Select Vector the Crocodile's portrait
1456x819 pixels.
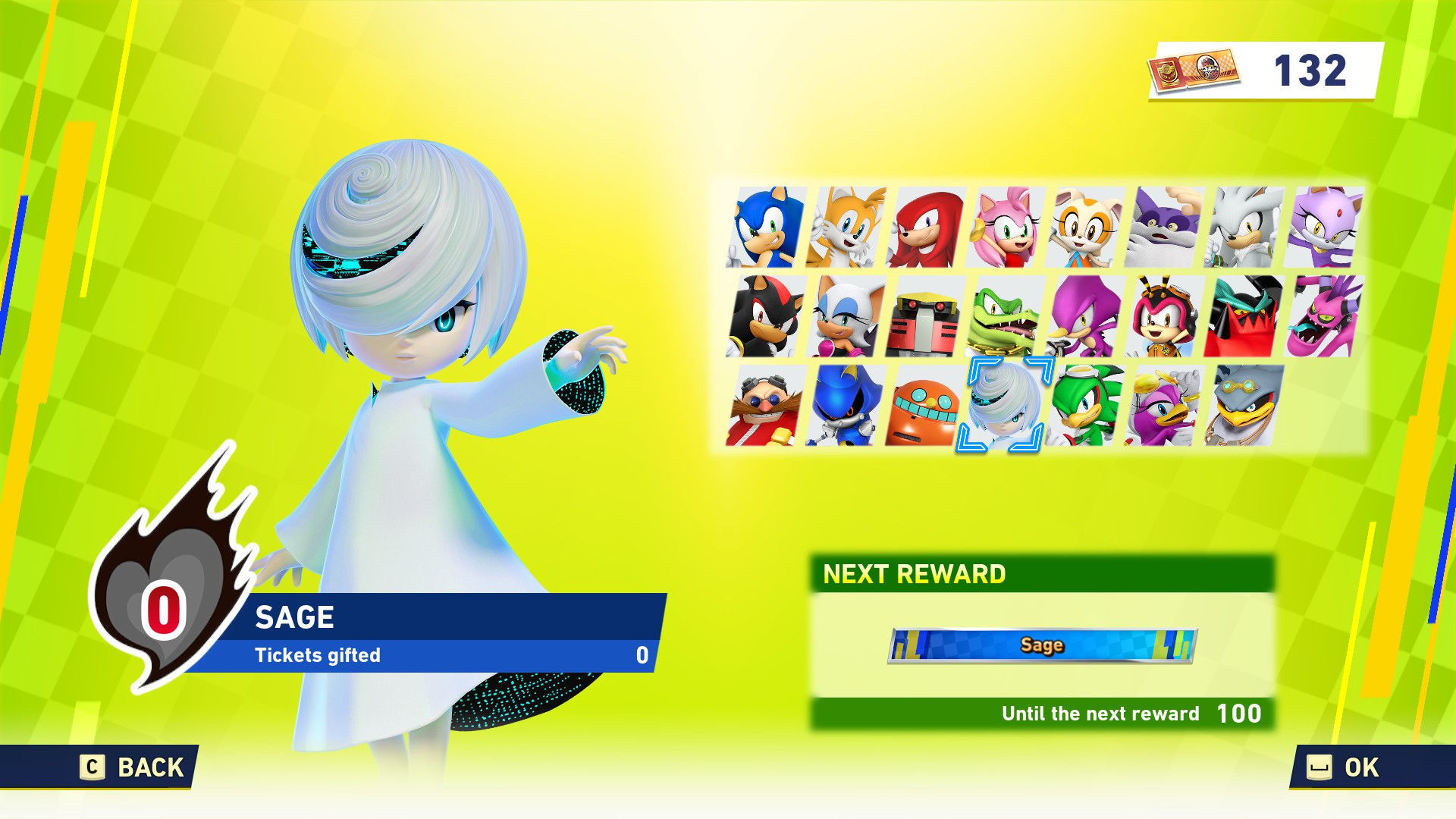[1006, 316]
